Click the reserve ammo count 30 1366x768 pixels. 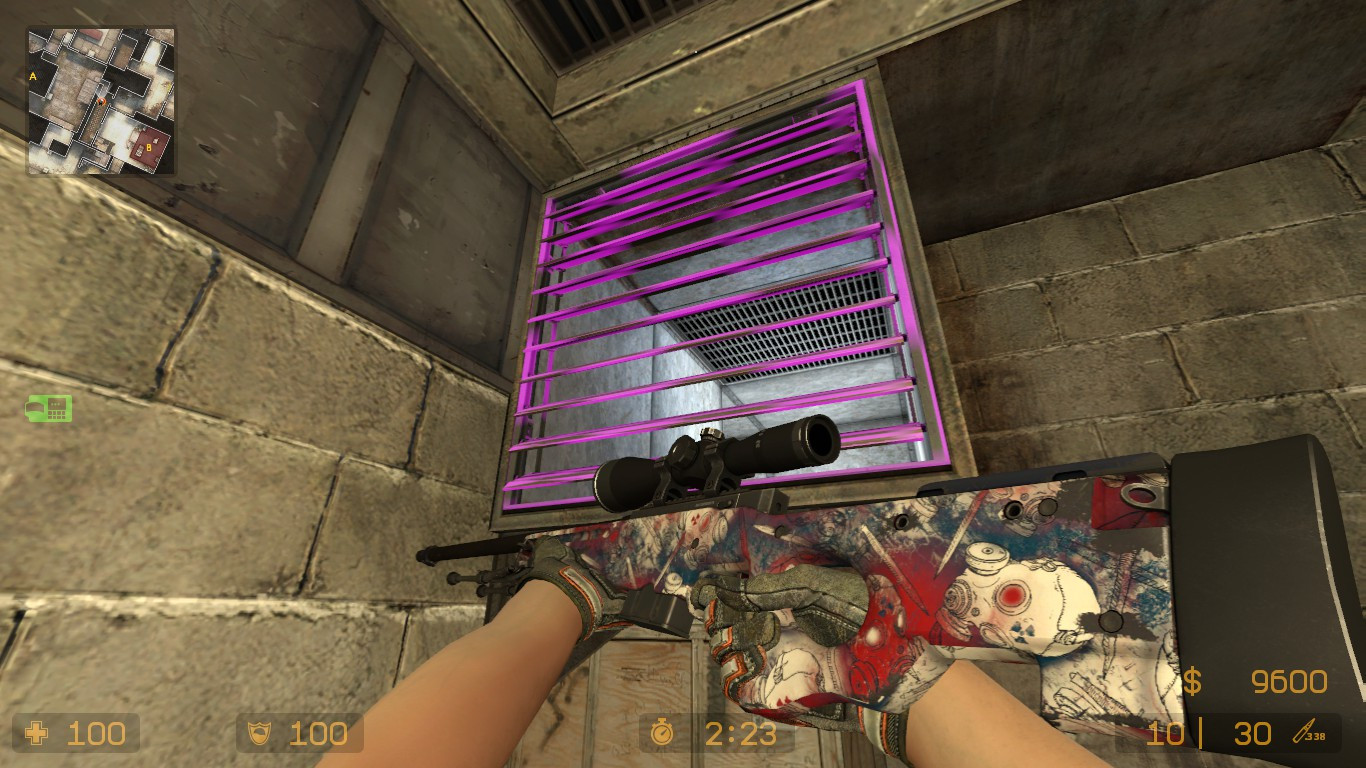click(x=1252, y=735)
